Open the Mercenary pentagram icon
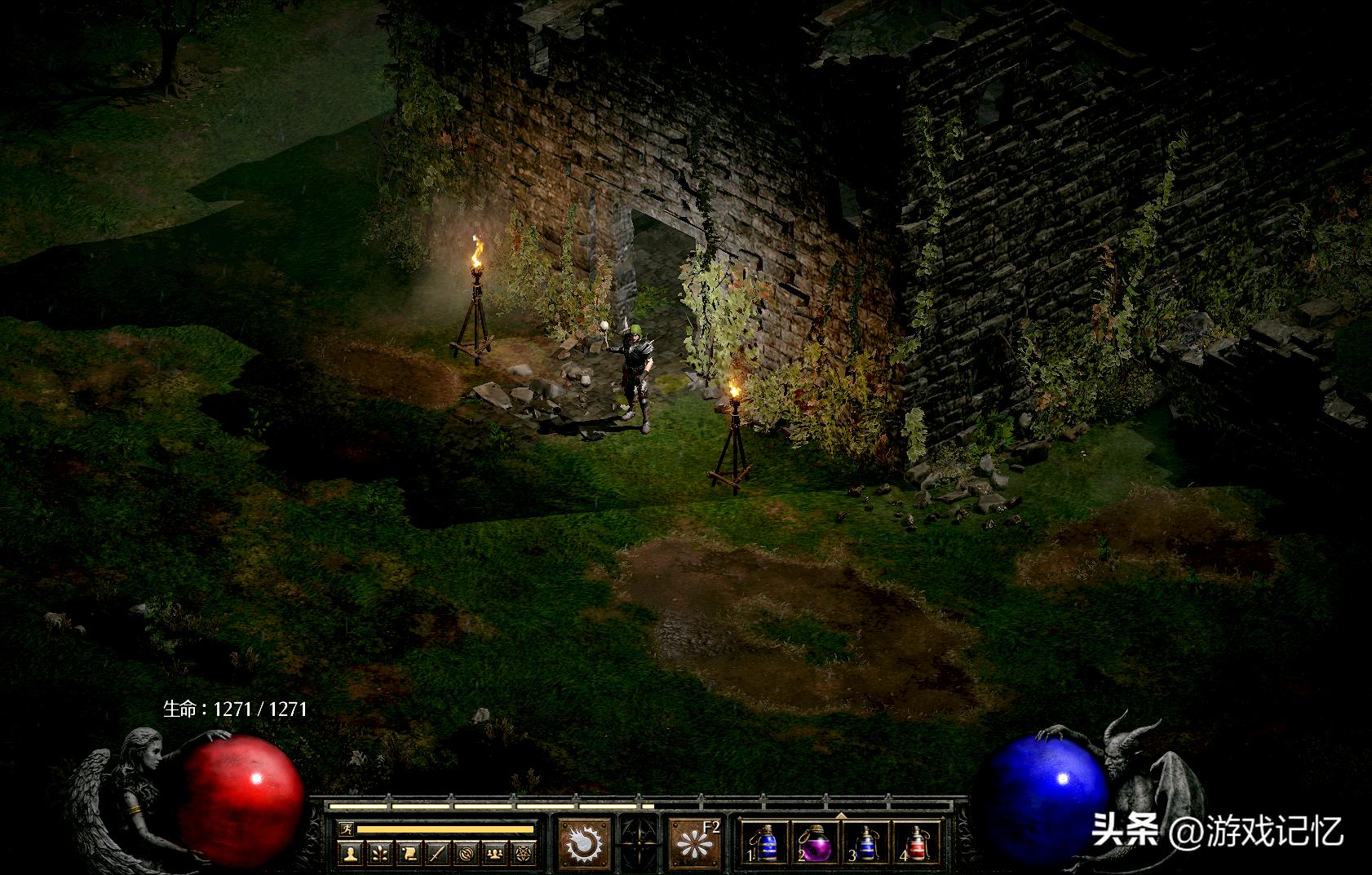Image resolution: width=1372 pixels, height=875 pixels. coord(524,852)
